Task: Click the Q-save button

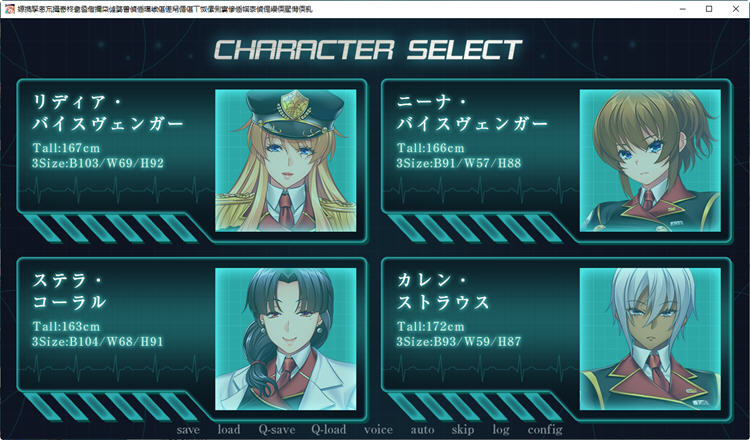Action: pyautogui.click(x=276, y=429)
